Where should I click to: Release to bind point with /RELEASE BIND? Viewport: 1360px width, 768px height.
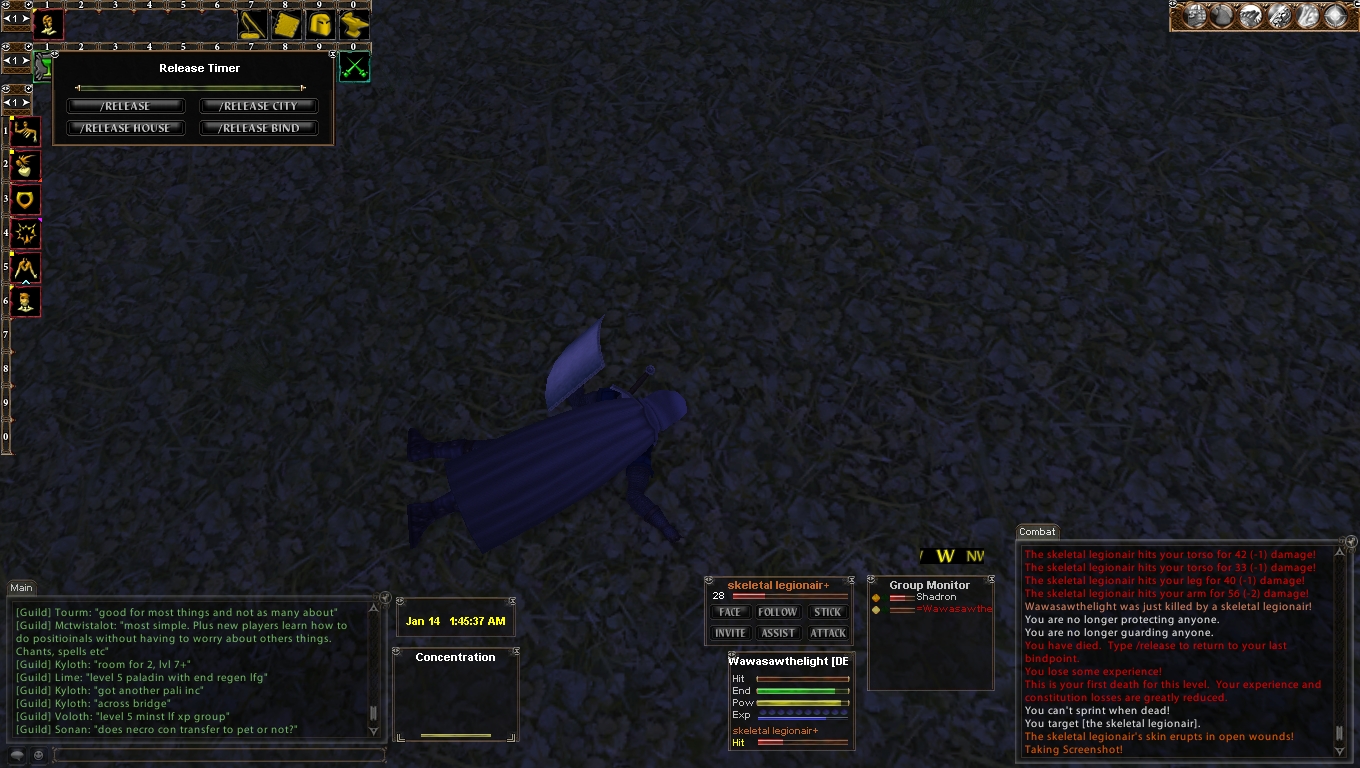pos(258,128)
